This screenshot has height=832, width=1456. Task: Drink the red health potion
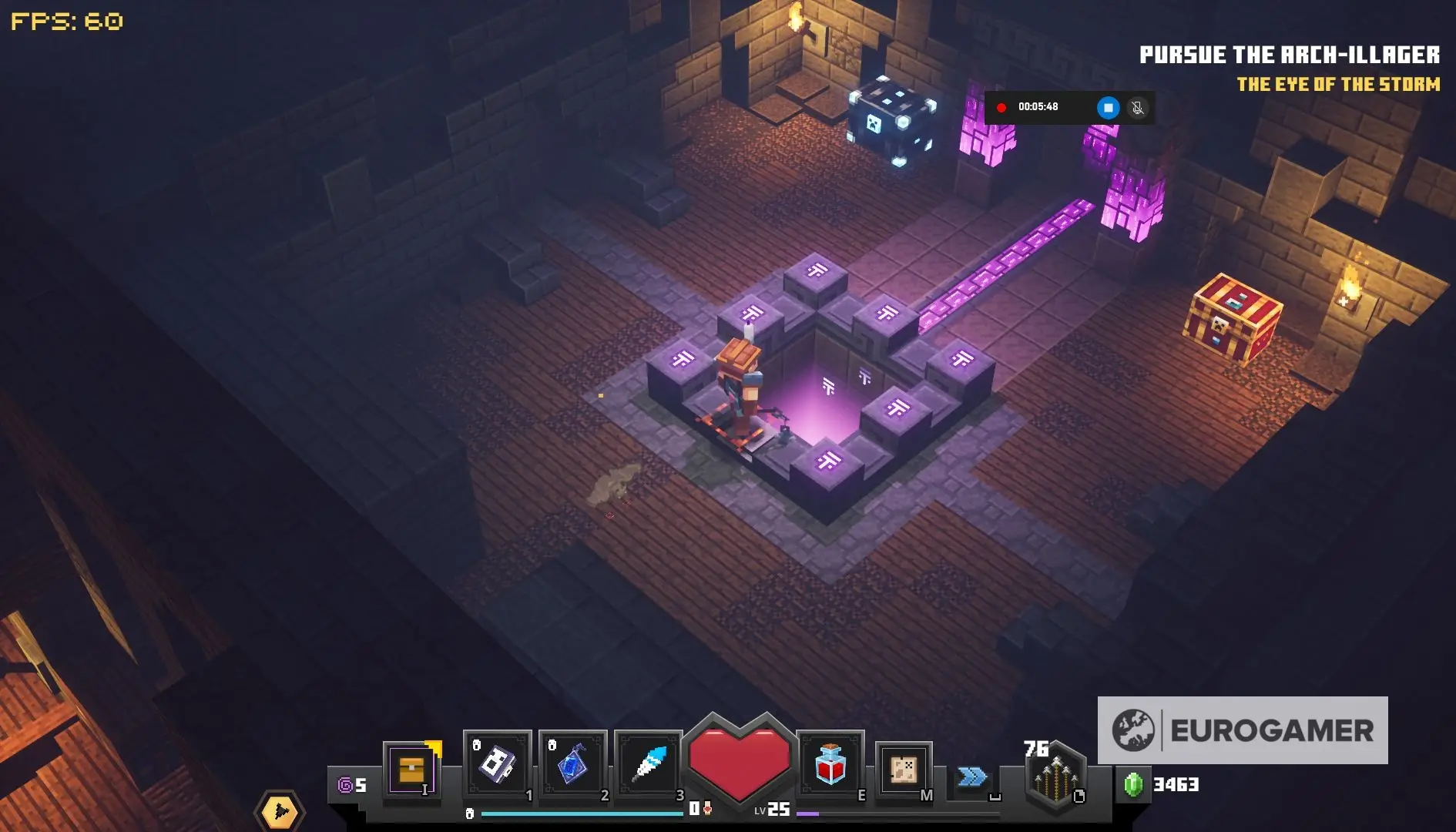pyautogui.click(x=830, y=765)
